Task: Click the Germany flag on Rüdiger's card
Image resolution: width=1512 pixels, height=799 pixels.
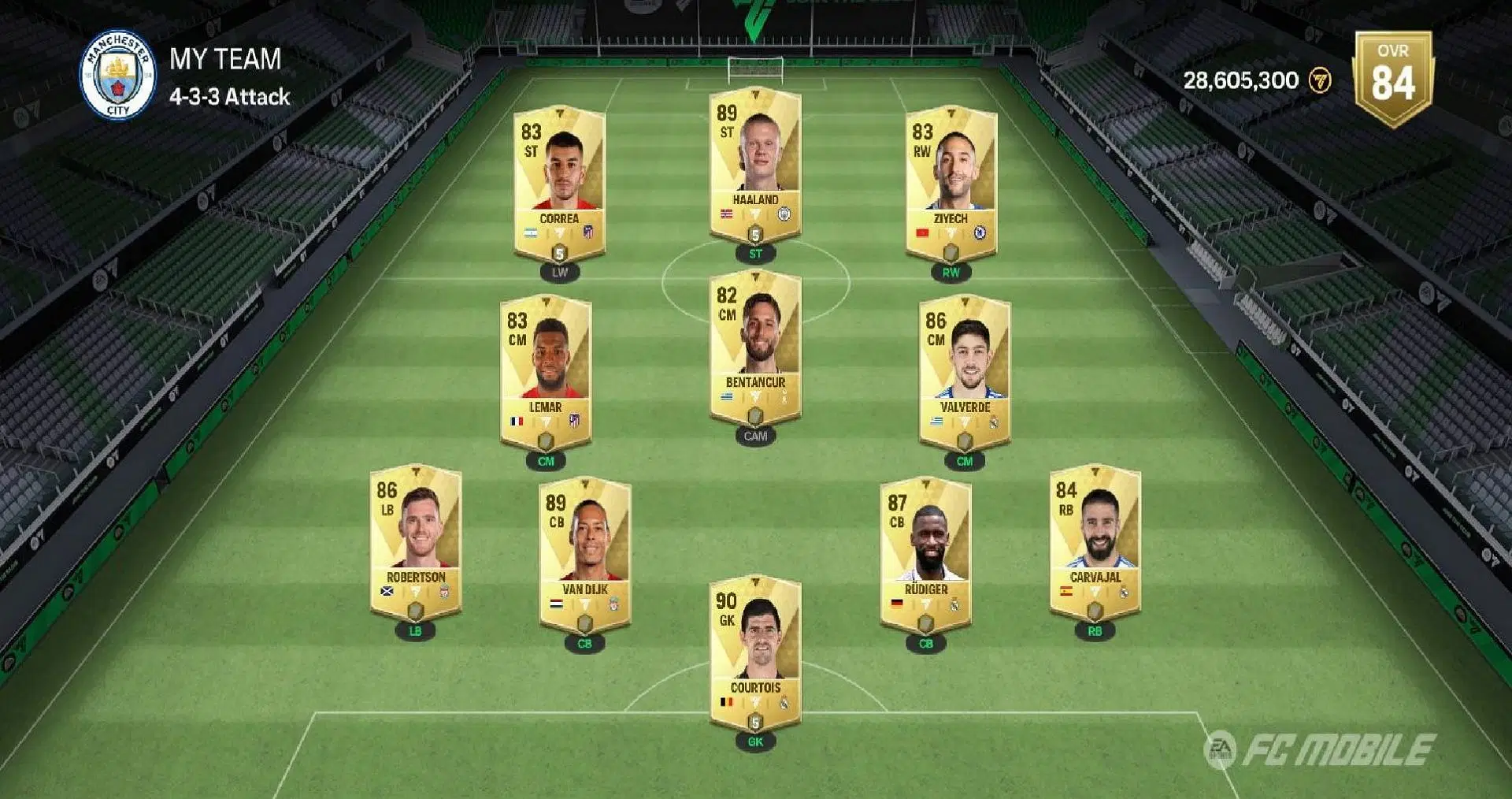Action: [897, 603]
